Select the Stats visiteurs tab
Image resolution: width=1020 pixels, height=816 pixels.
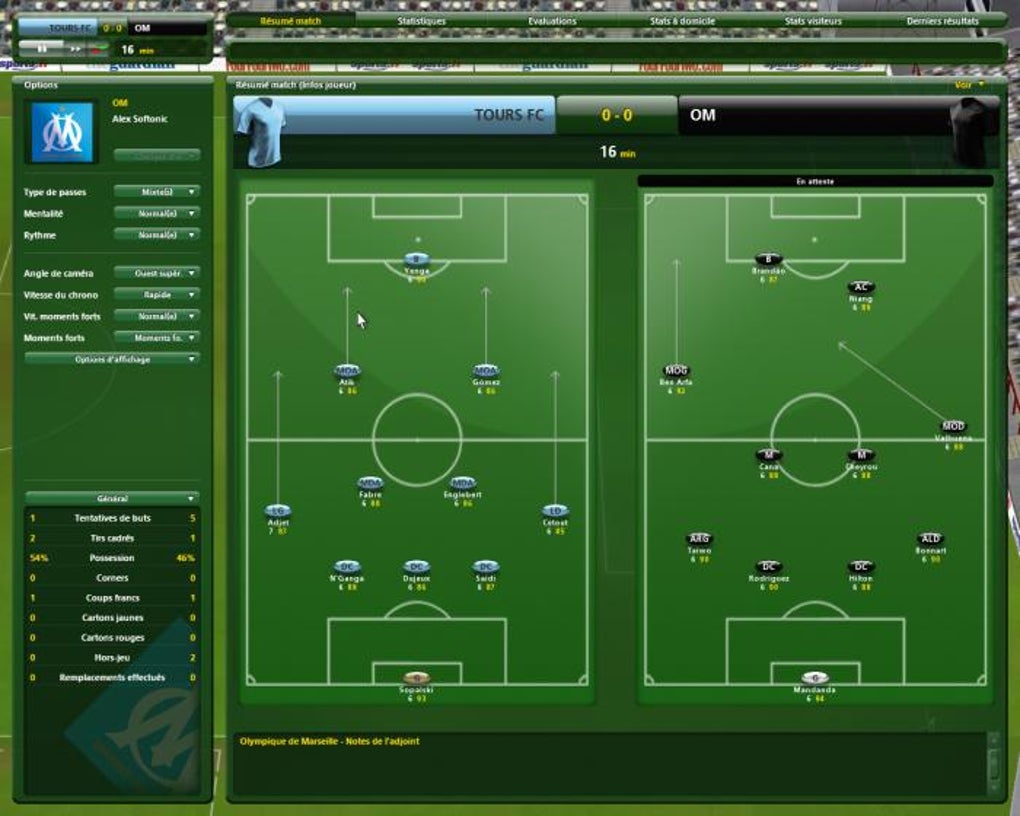813,21
